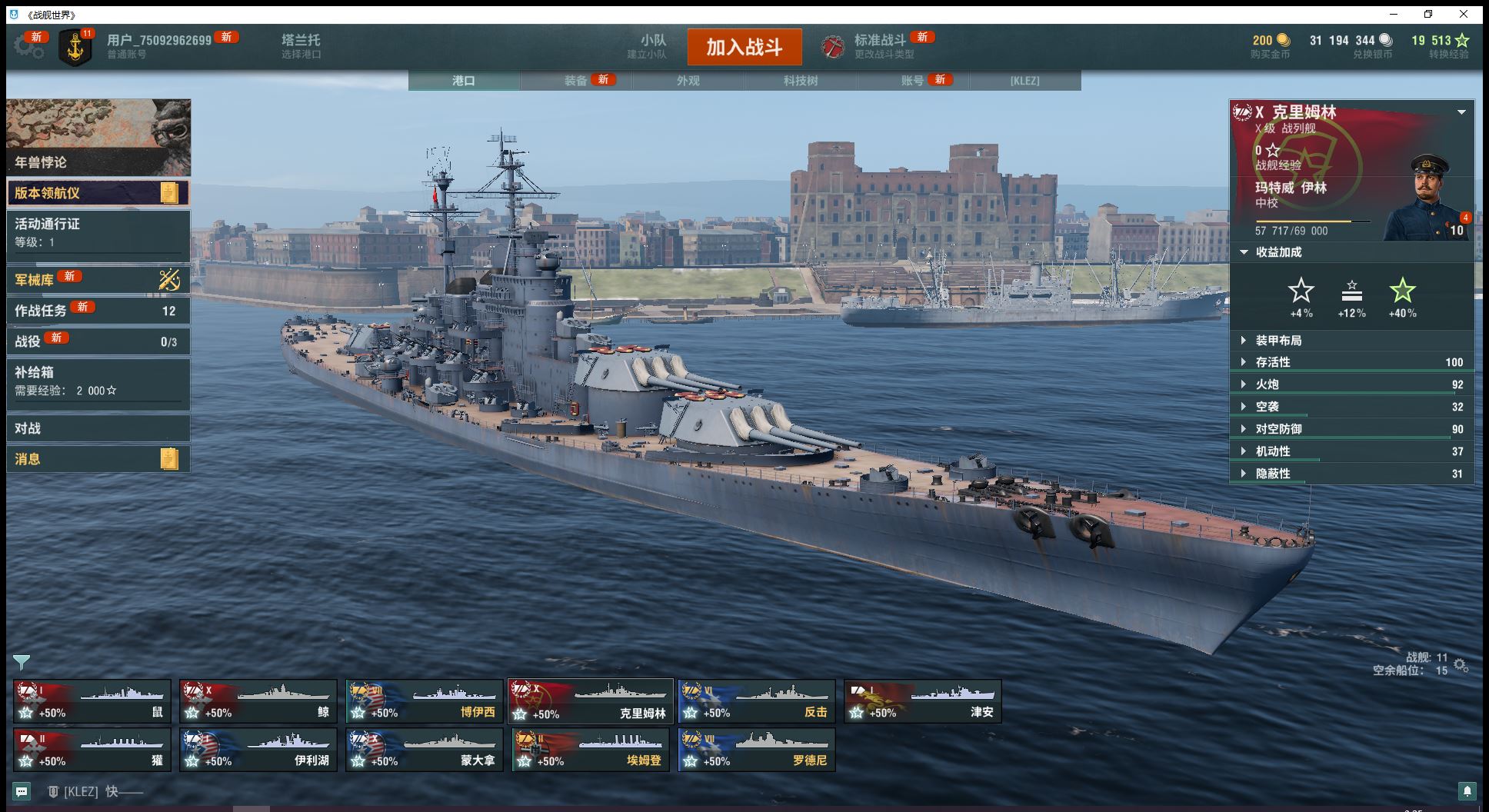Select the 反击 ship card
The width and height of the screenshot is (1489, 812).
756,701
